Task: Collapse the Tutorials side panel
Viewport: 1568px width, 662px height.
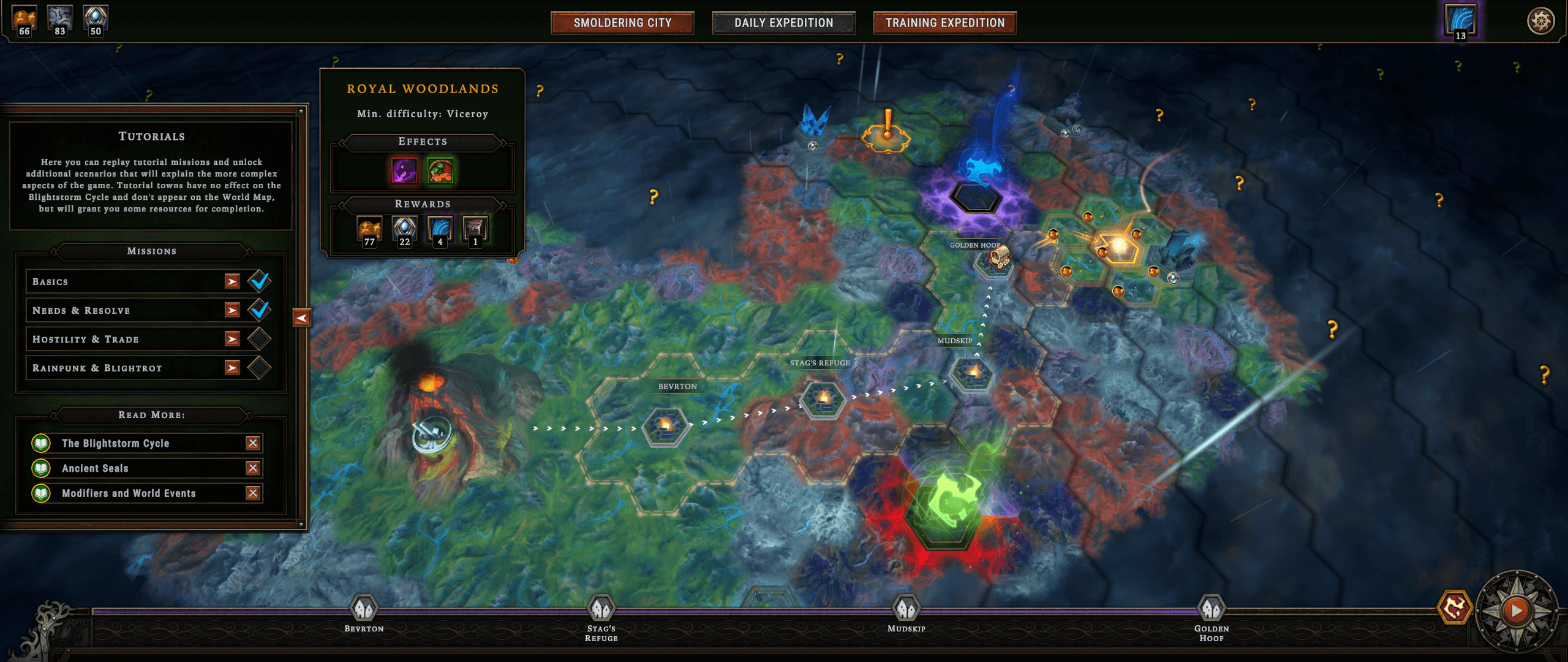Action: coord(301,318)
